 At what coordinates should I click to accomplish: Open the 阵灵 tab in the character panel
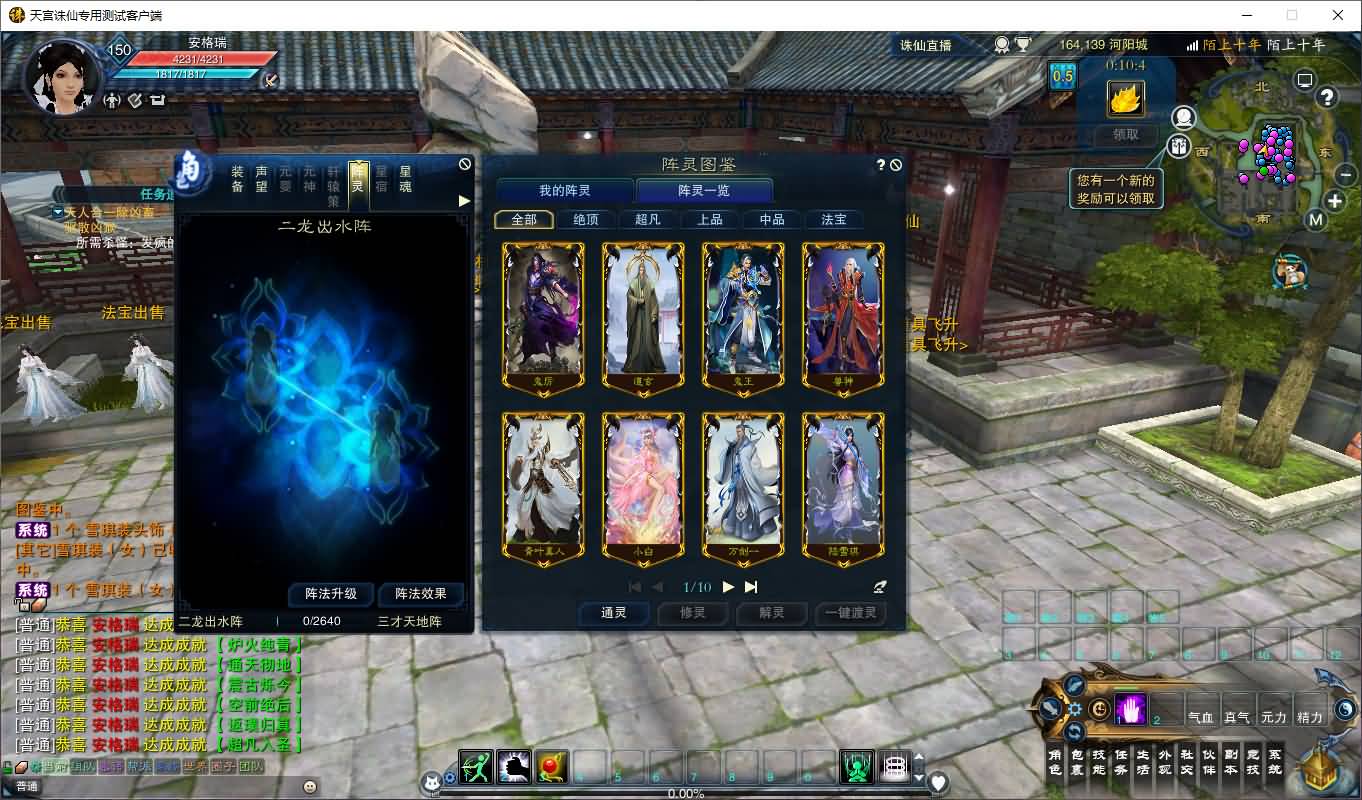point(357,182)
